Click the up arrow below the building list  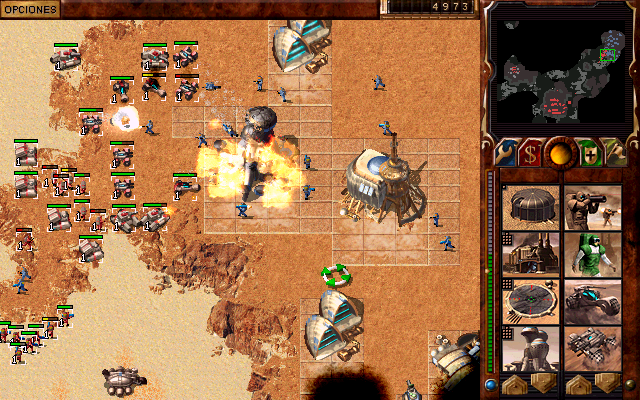click(516, 385)
